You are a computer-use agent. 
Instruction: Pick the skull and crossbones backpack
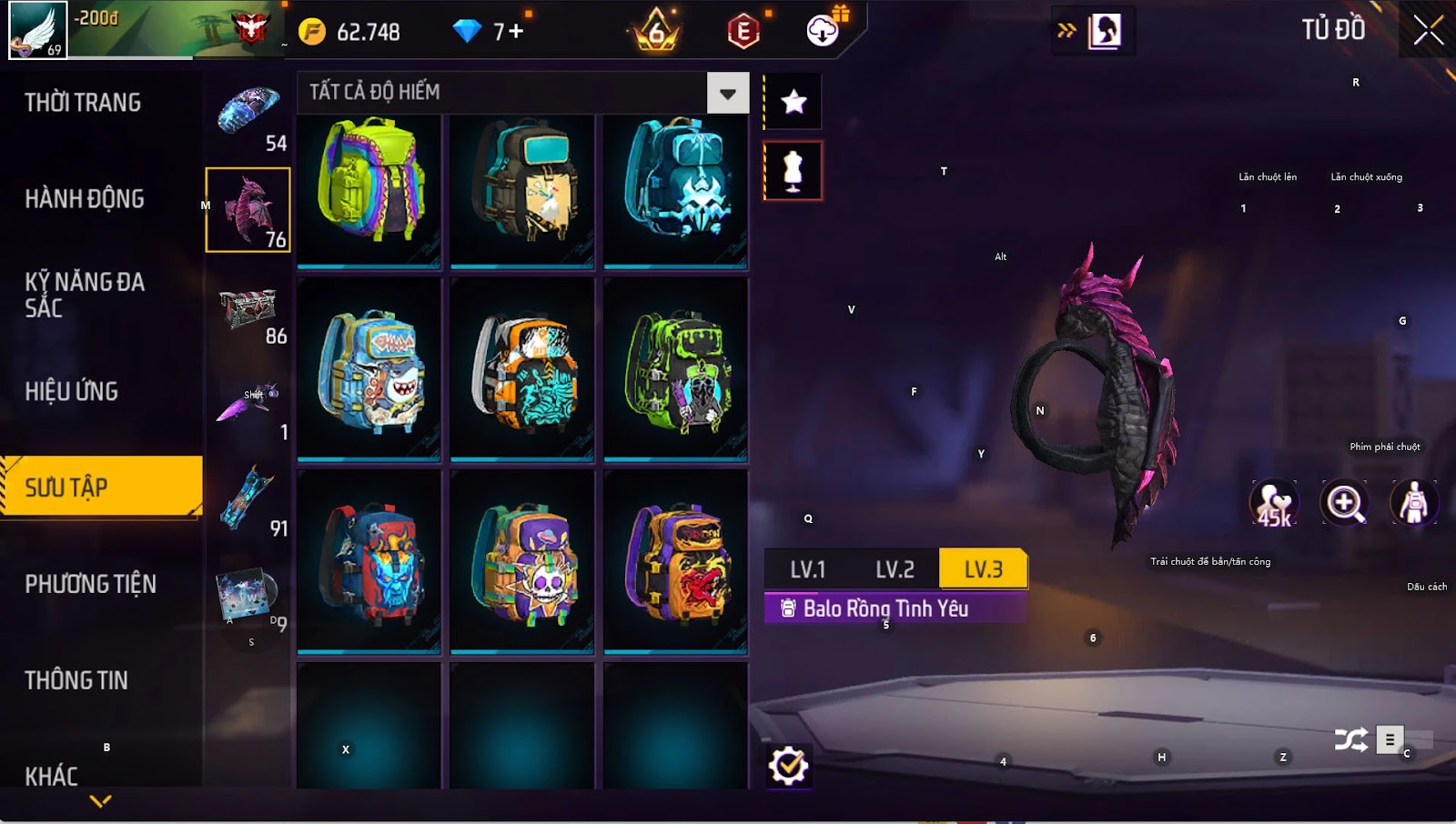[522, 562]
